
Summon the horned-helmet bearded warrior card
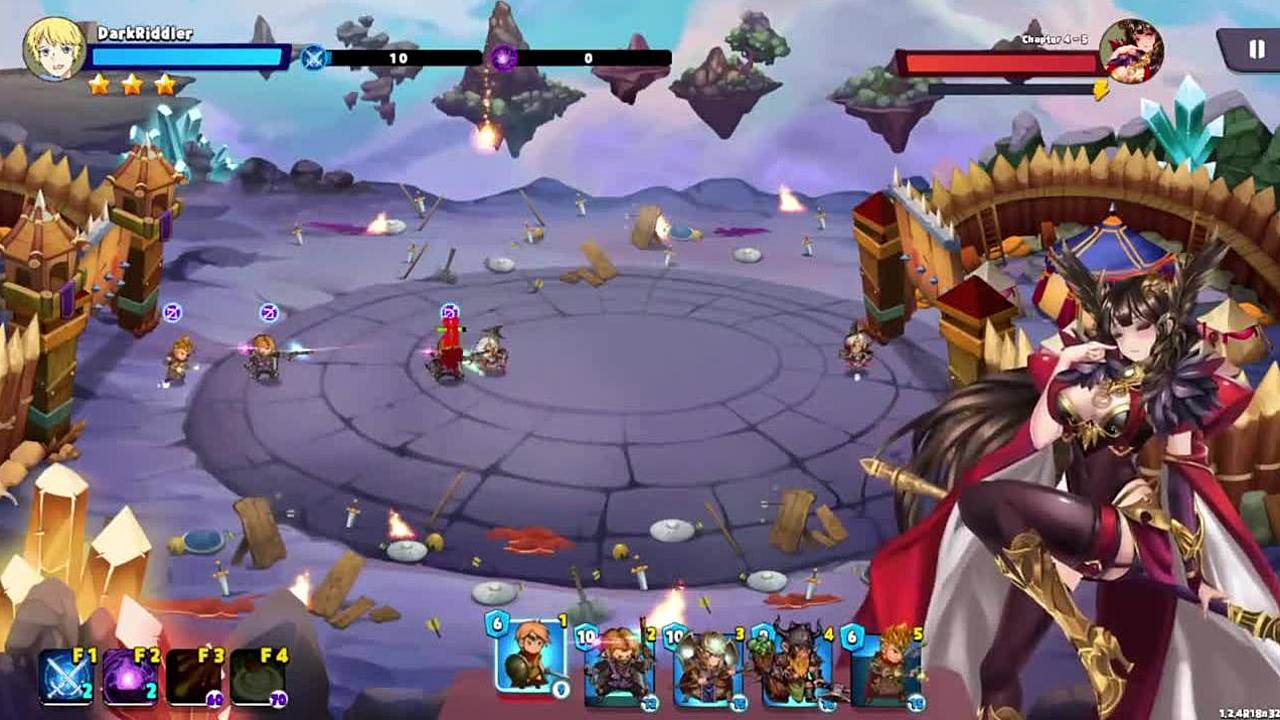tap(797, 666)
